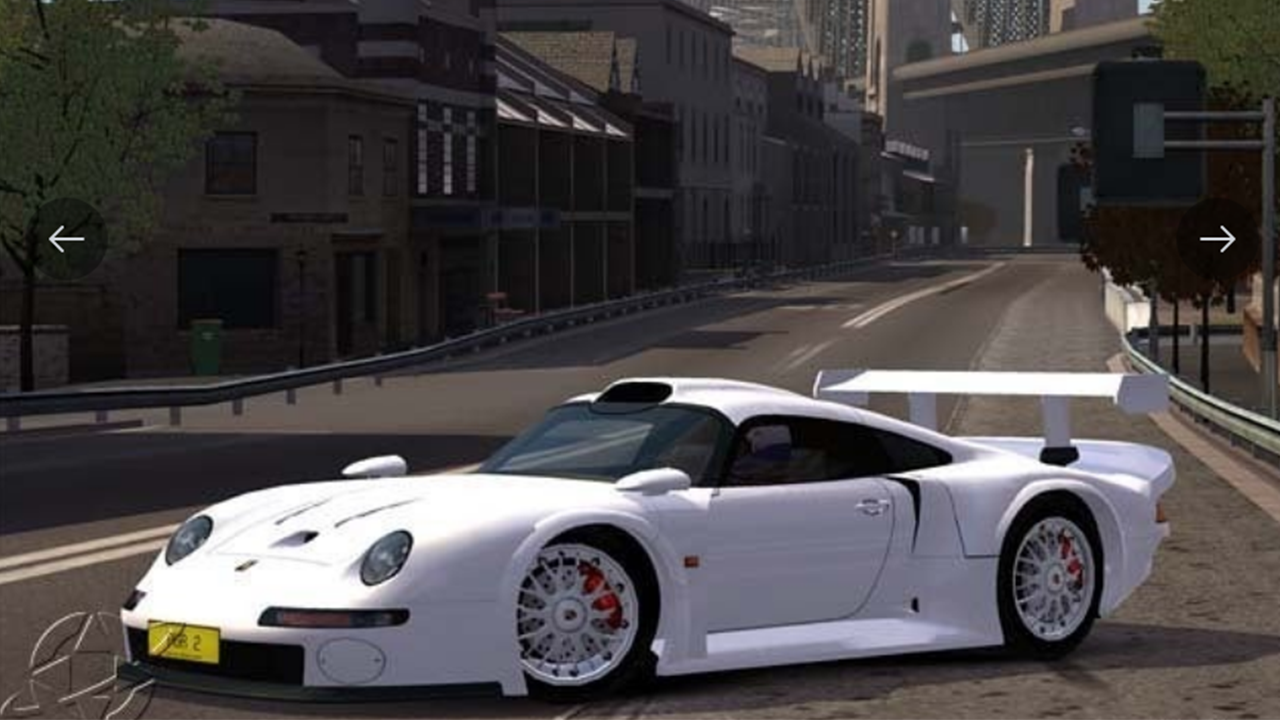Advance to the next image with right arrow
The width and height of the screenshot is (1280, 720).
[1217, 239]
